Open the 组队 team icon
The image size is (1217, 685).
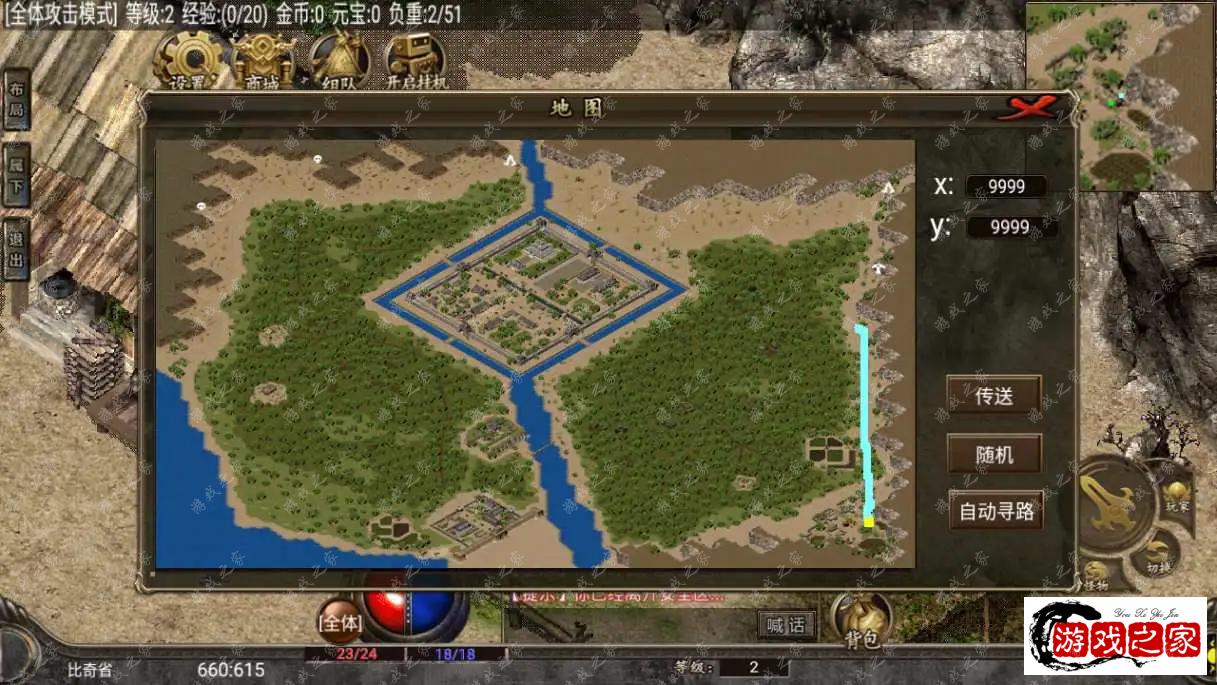340,62
